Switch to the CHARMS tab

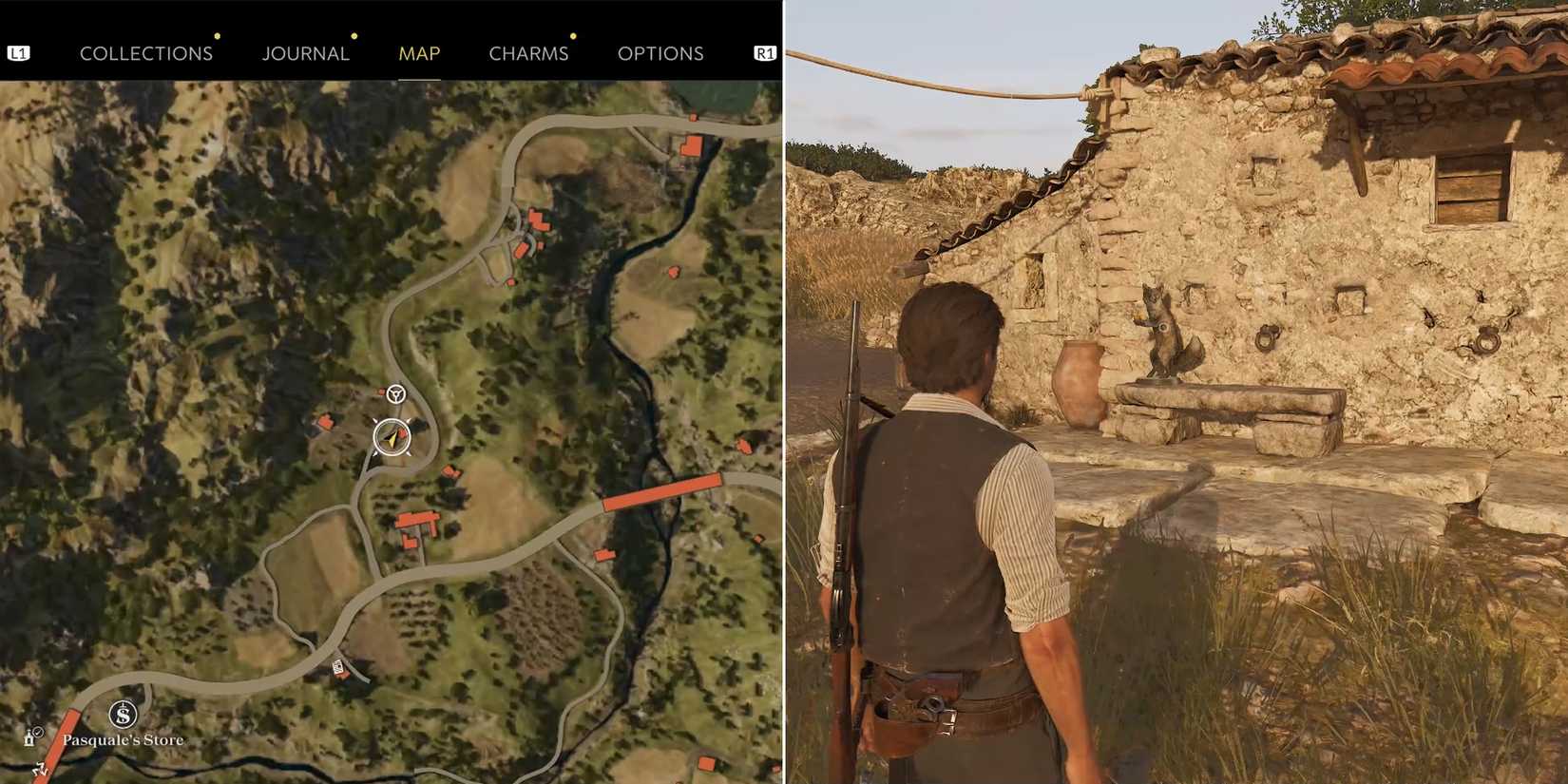(x=528, y=53)
